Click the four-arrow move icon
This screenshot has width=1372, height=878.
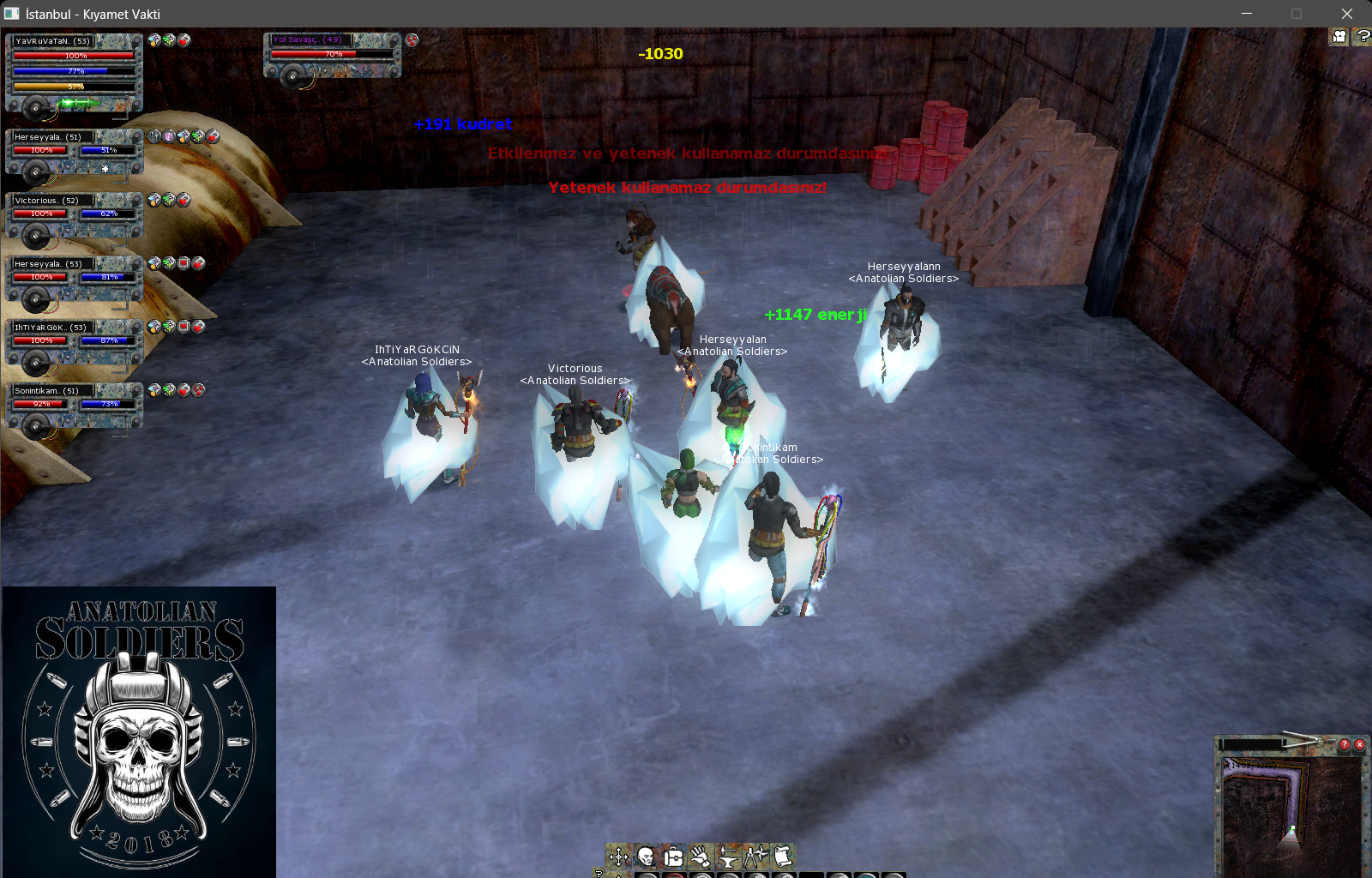click(618, 856)
